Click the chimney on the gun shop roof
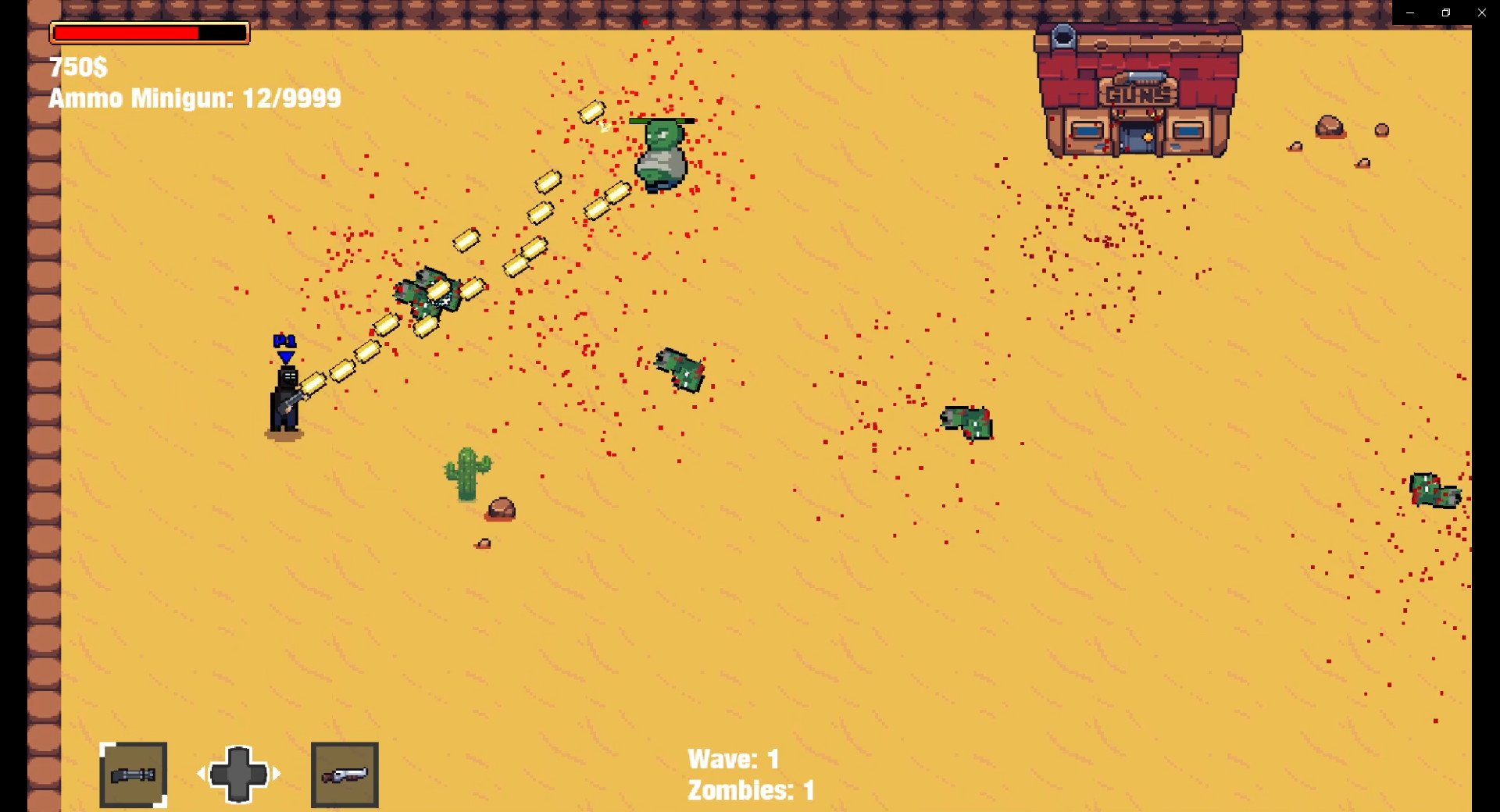 (1062, 37)
